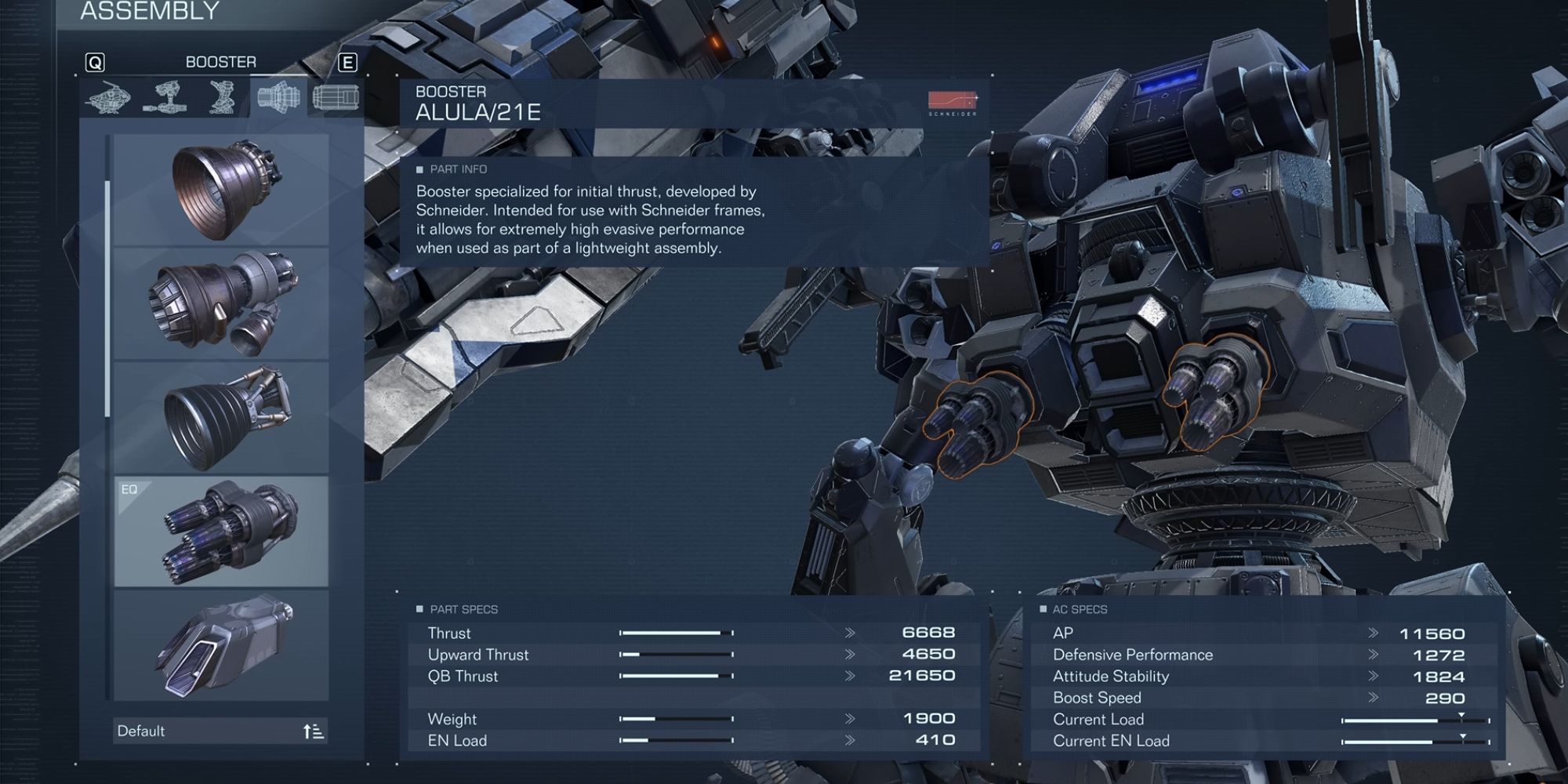
Task: Open the sort order icon next to Default
Action: (312, 731)
